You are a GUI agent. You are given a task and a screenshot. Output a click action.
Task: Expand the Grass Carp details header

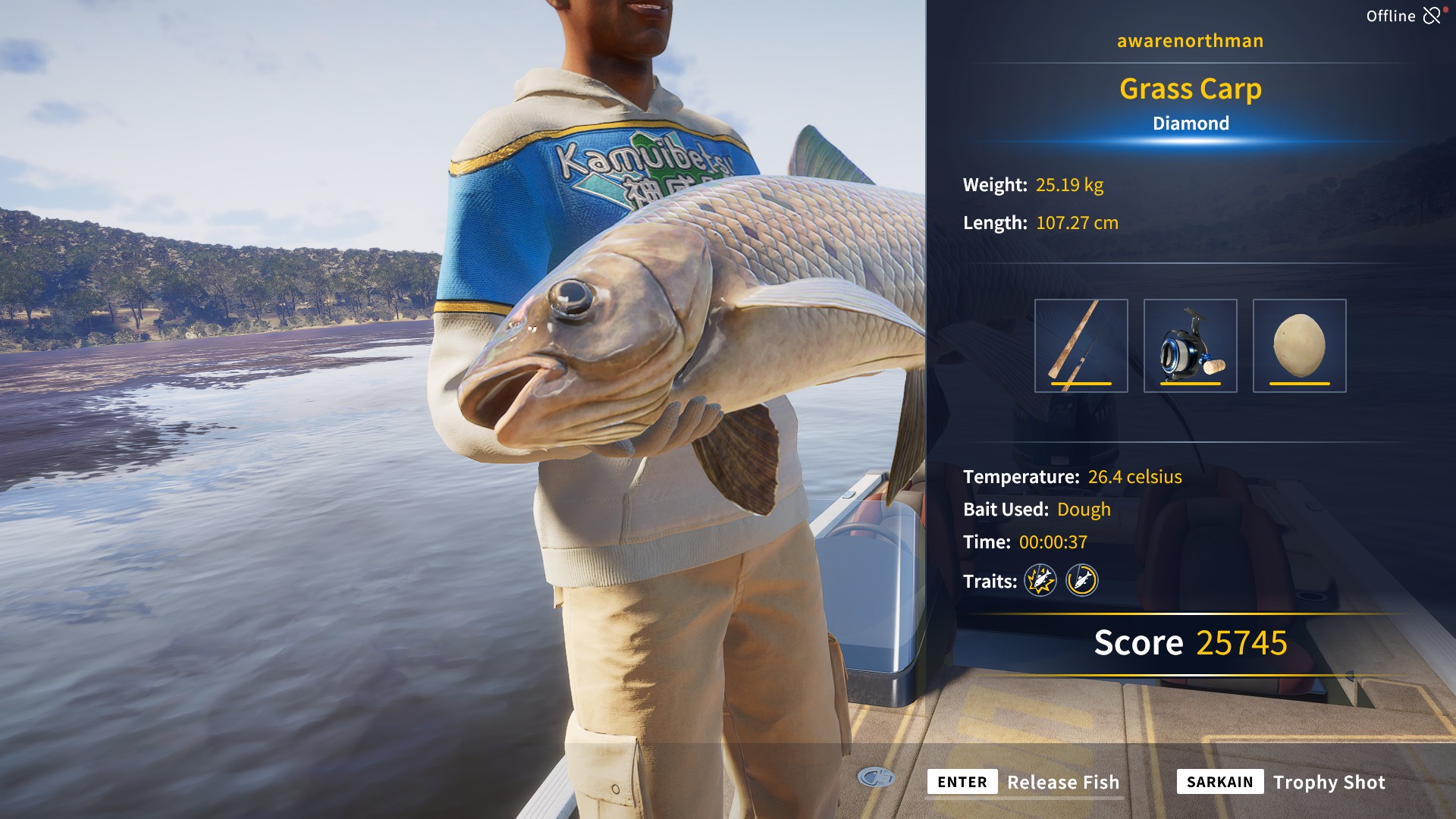point(1191,88)
